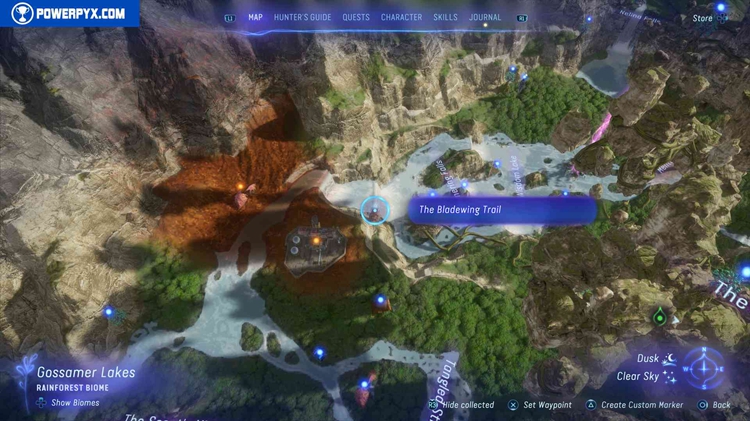This screenshot has height=421, width=750.
Task: Open the Store
Action: 703,18
